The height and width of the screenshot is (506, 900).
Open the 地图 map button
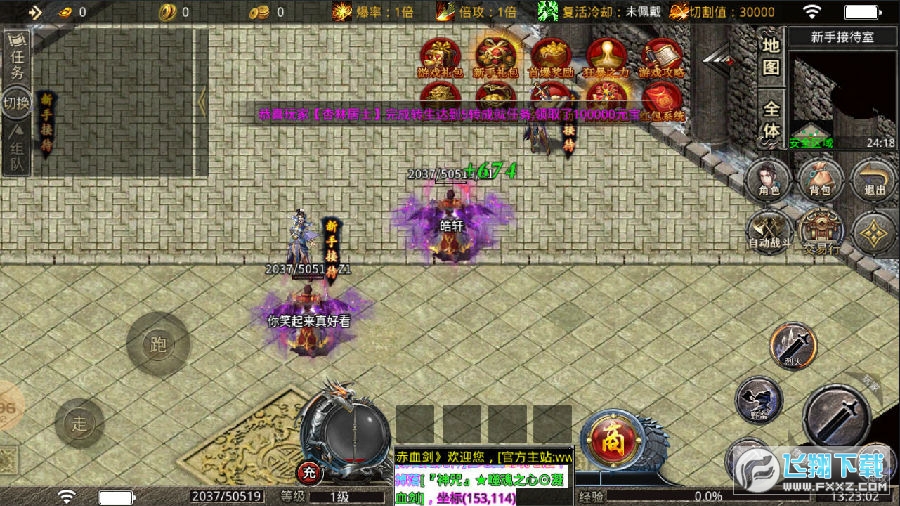pyautogui.click(x=771, y=55)
